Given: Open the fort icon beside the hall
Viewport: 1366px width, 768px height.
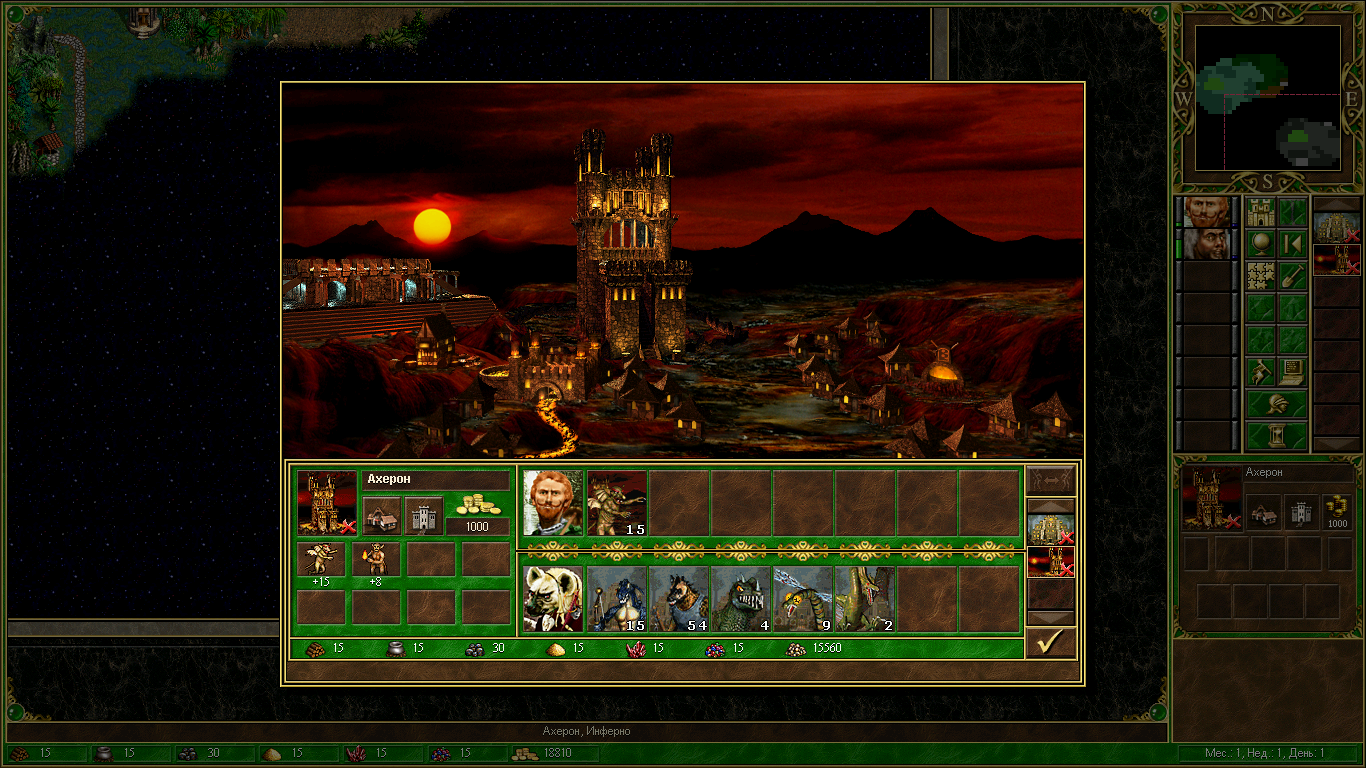Looking at the screenshot, I should (423, 516).
